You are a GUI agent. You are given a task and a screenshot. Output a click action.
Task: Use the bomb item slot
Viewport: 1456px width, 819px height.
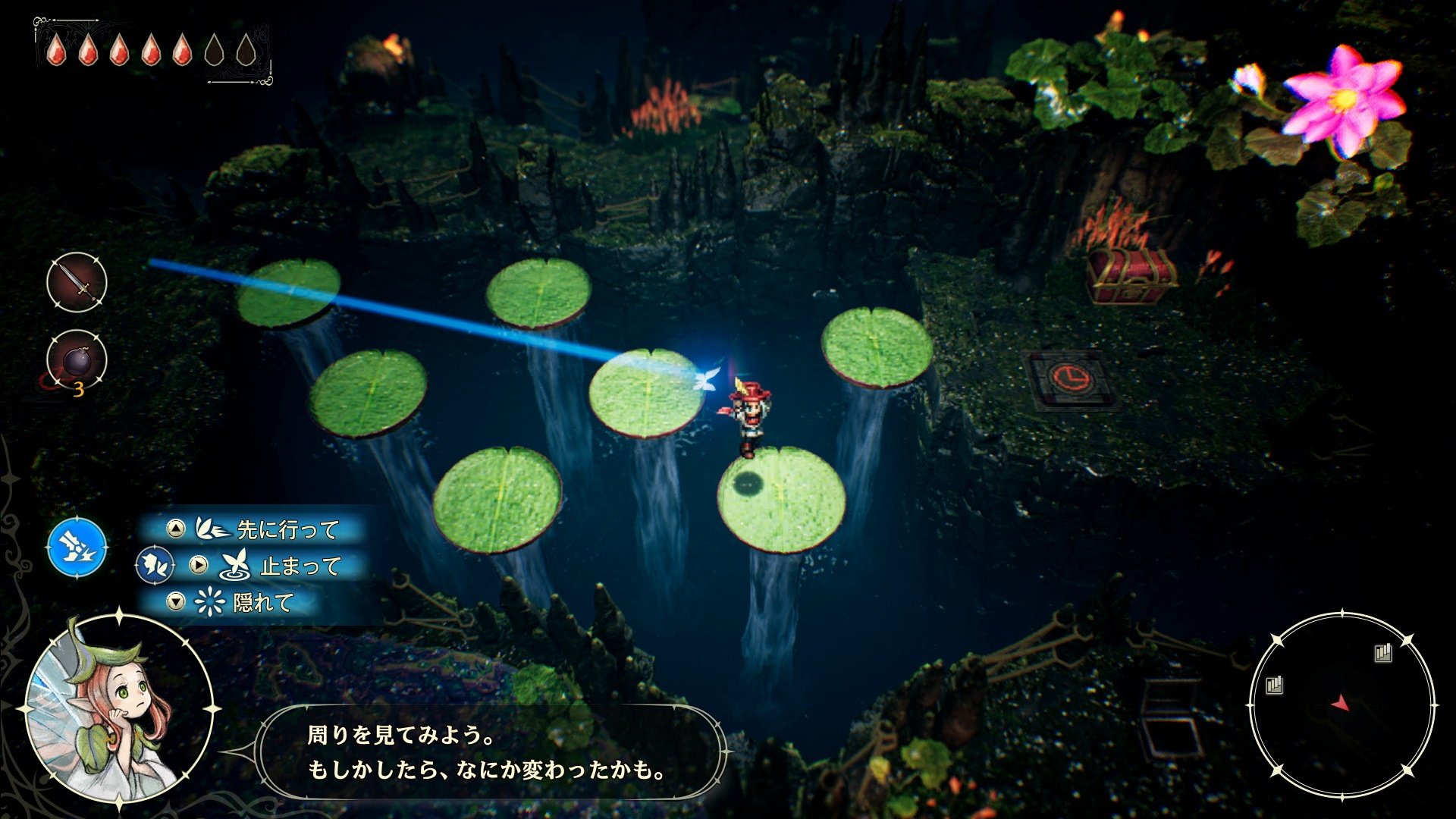77,361
